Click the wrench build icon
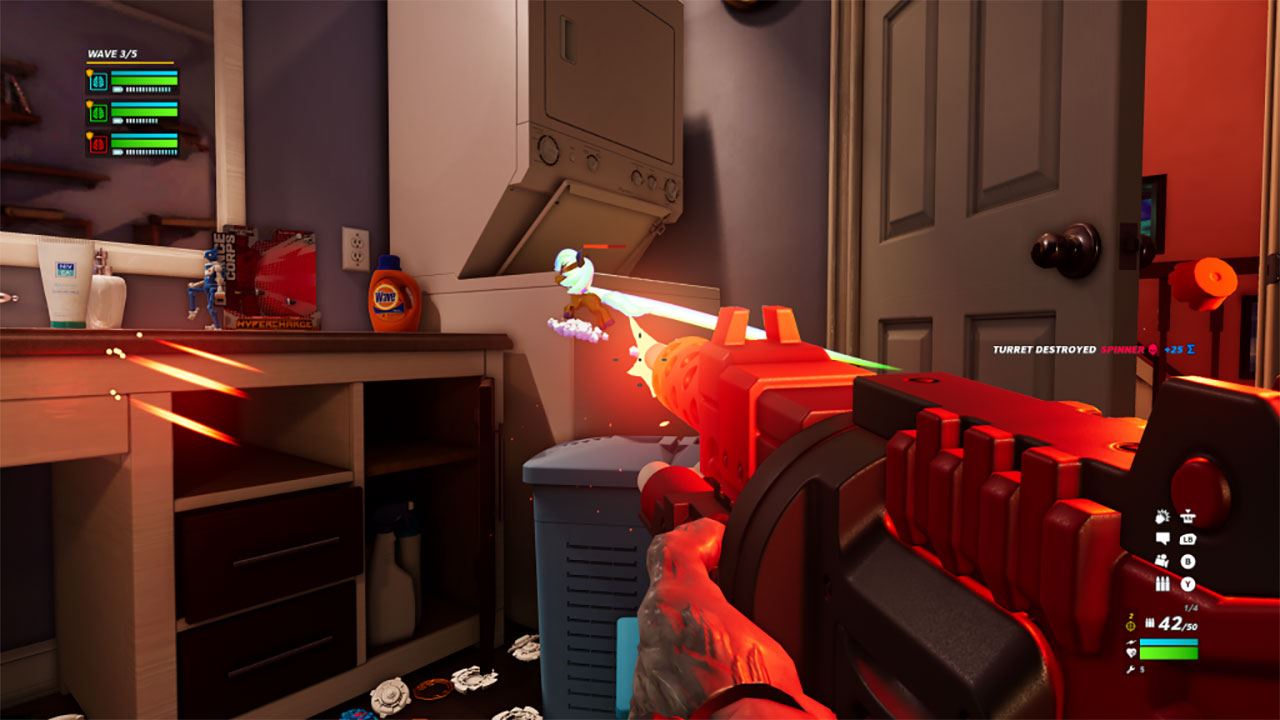This screenshot has width=1280, height=720. tap(1130, 669)
